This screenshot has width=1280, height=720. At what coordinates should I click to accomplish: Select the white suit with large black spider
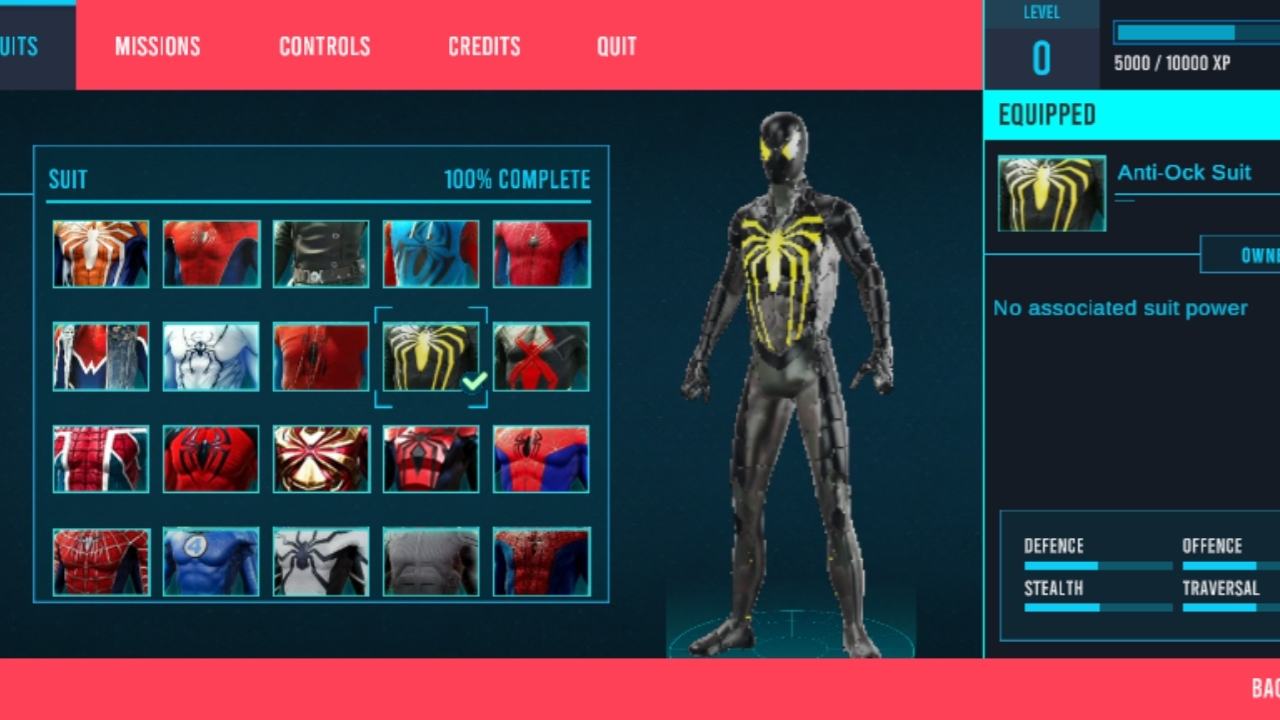(321, 562)
